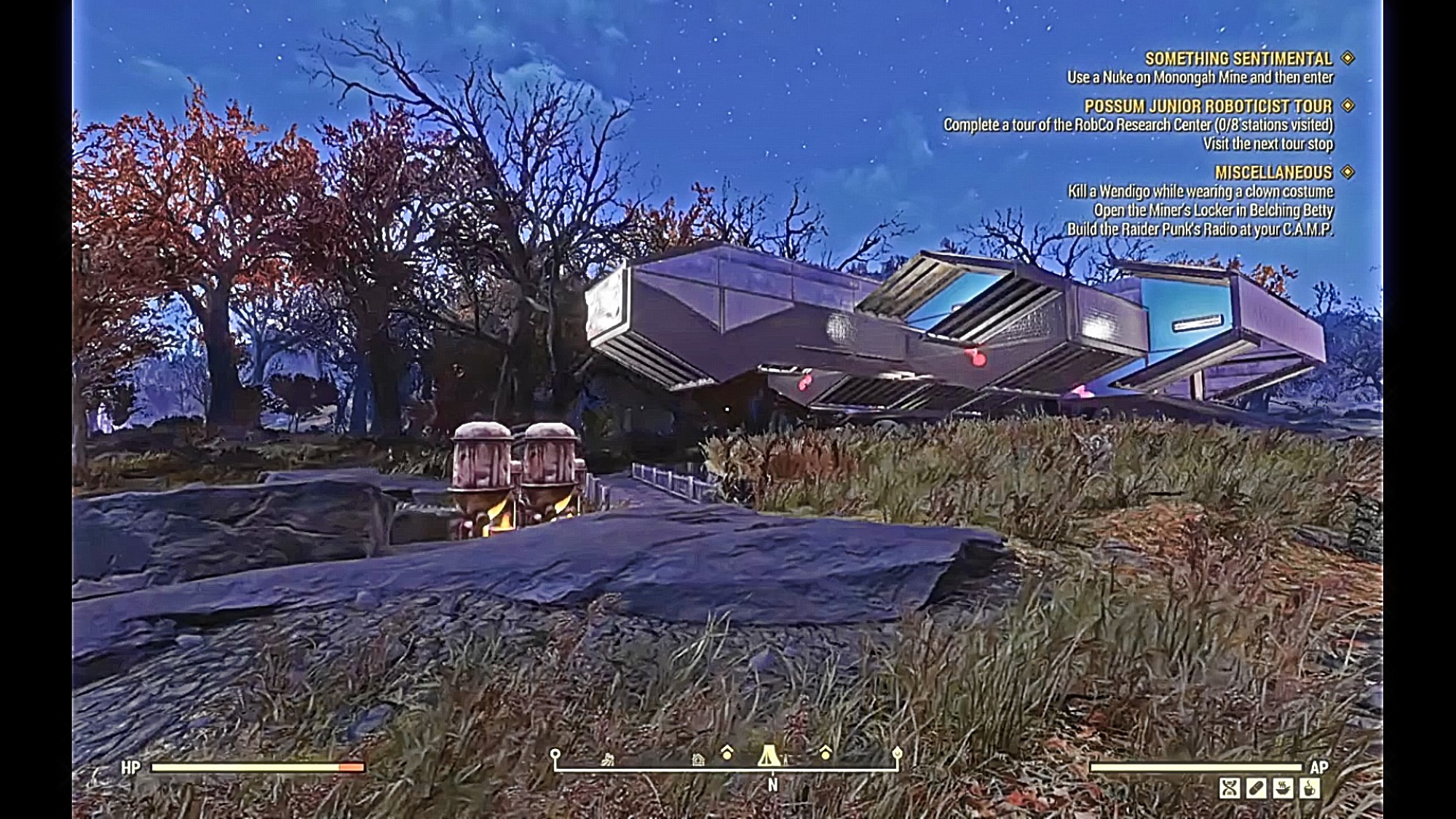Select the Kill a Wendigo objective

point(1200,191)
